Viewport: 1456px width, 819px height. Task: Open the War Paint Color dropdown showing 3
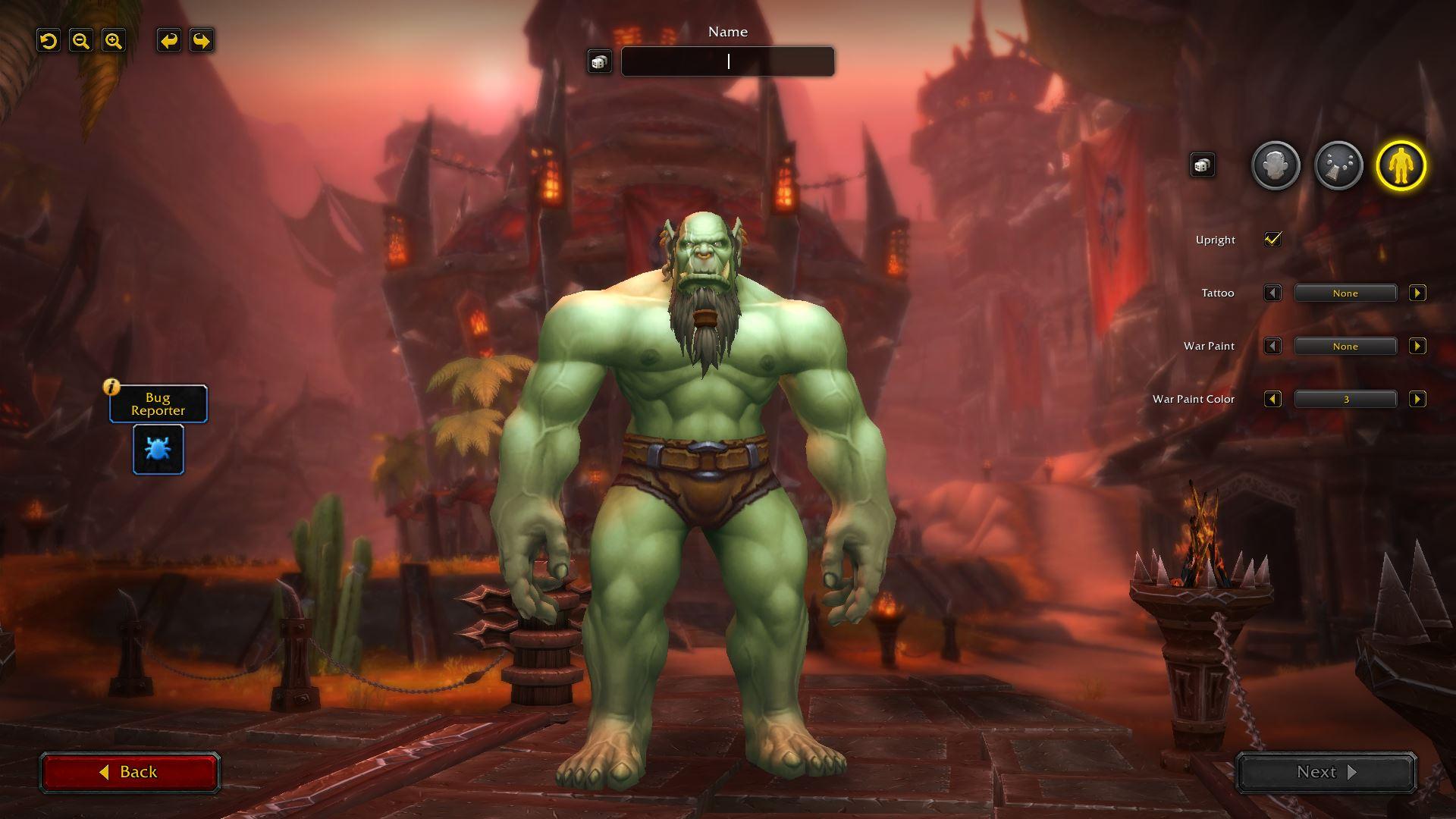[x=1345, y=399]
